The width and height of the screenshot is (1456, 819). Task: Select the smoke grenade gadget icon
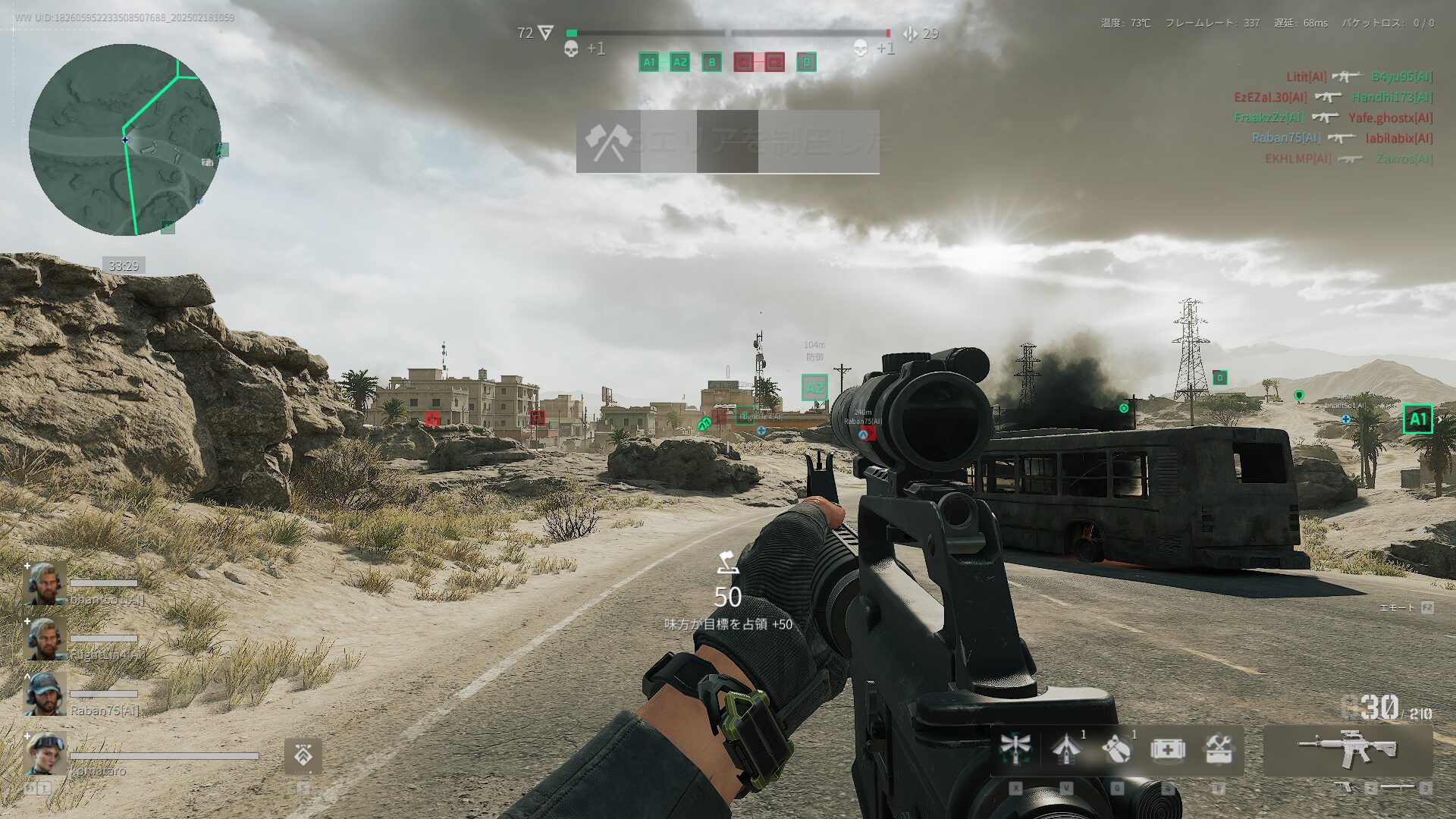tap(1116, 749)
